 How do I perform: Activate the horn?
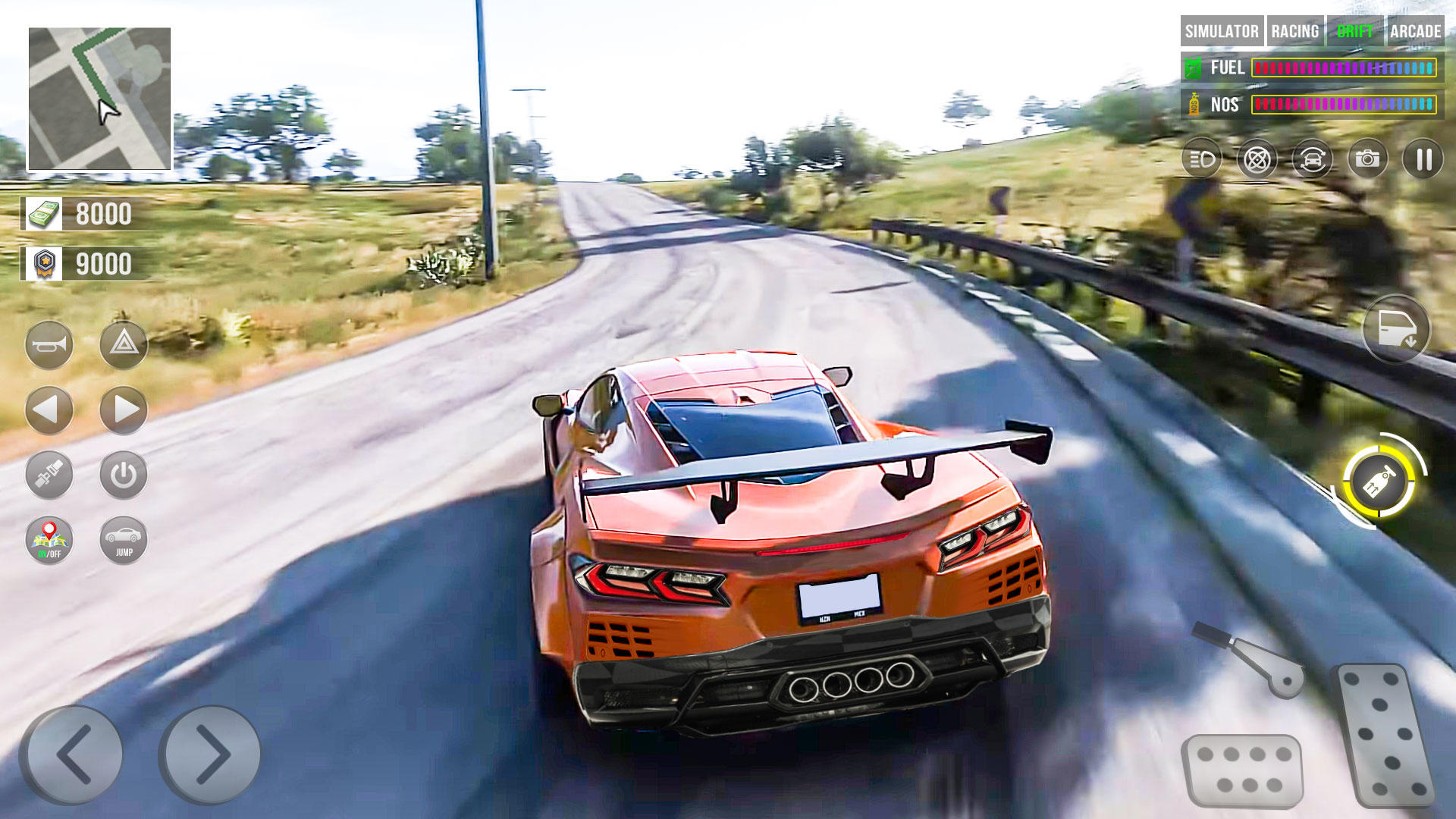(x=48, y=343)
